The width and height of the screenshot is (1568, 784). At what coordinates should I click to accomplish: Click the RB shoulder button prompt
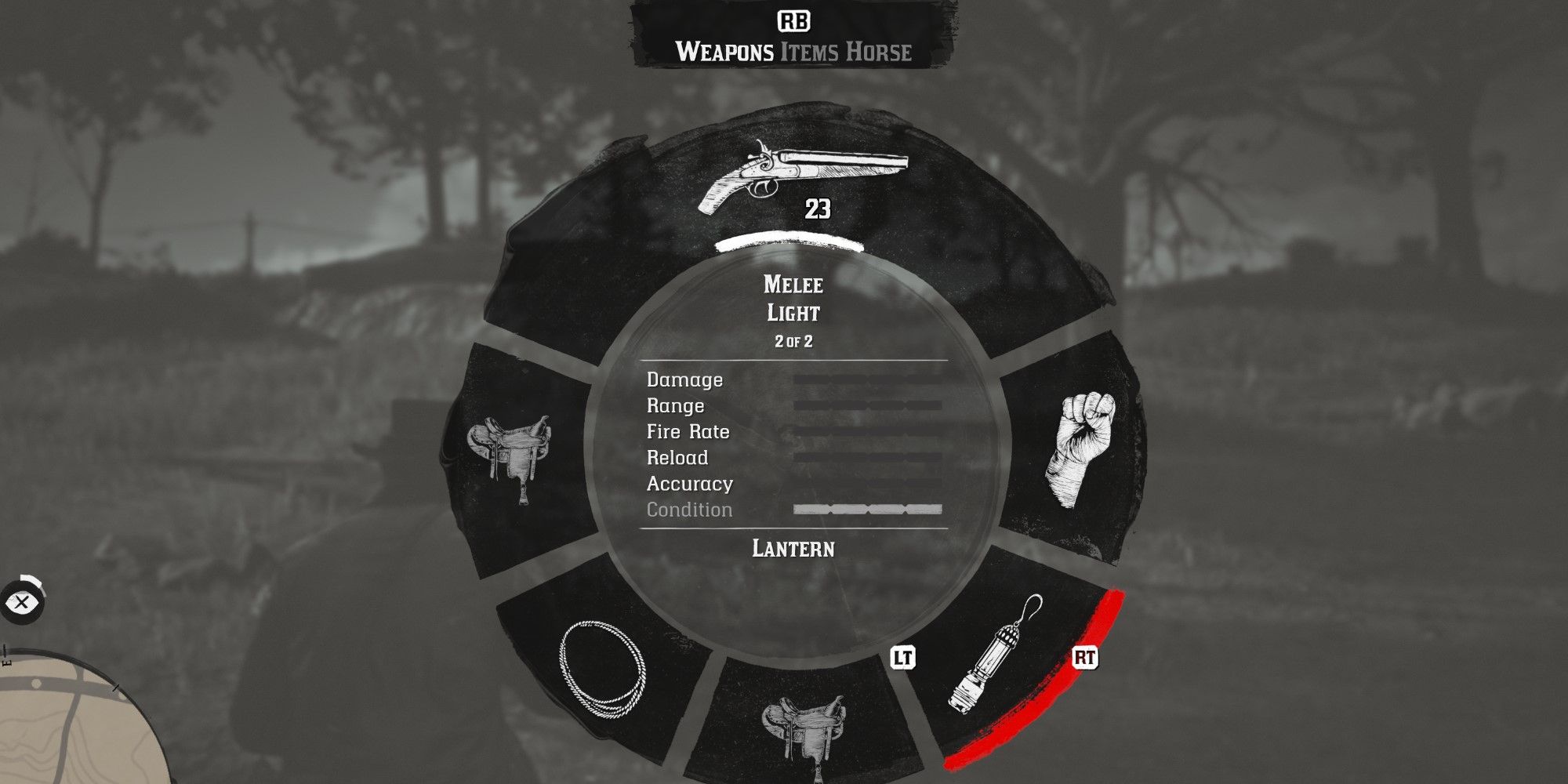click(794, 22)
